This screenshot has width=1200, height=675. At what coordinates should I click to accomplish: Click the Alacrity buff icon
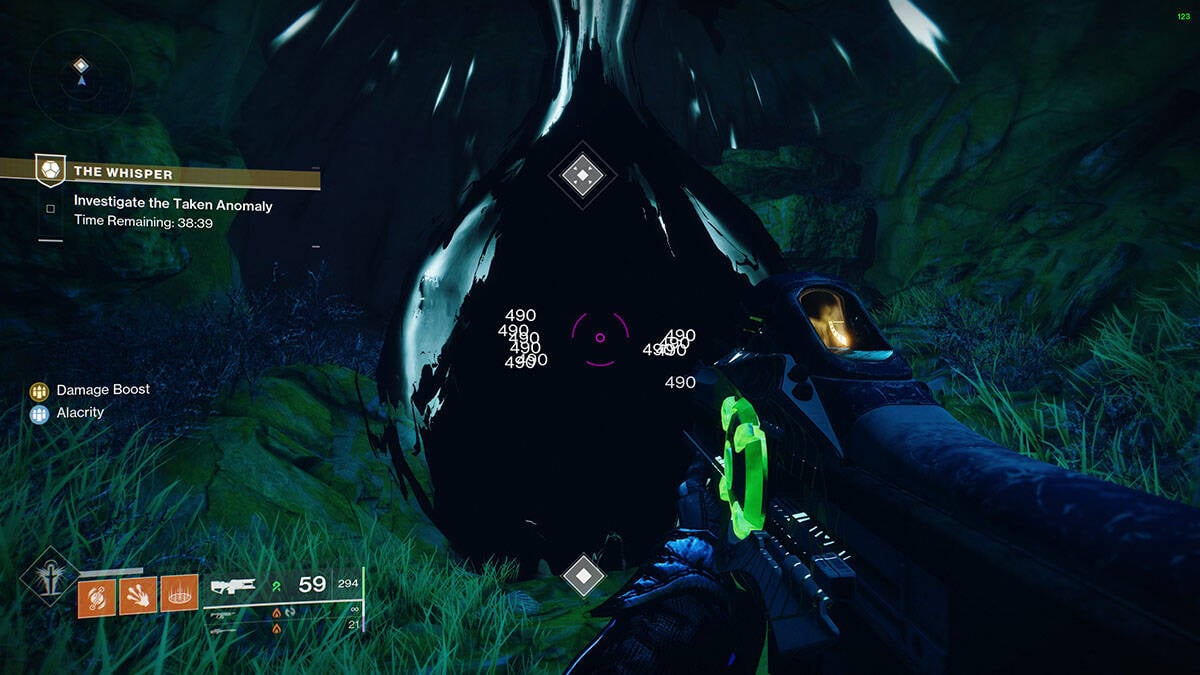click(40, 413)
